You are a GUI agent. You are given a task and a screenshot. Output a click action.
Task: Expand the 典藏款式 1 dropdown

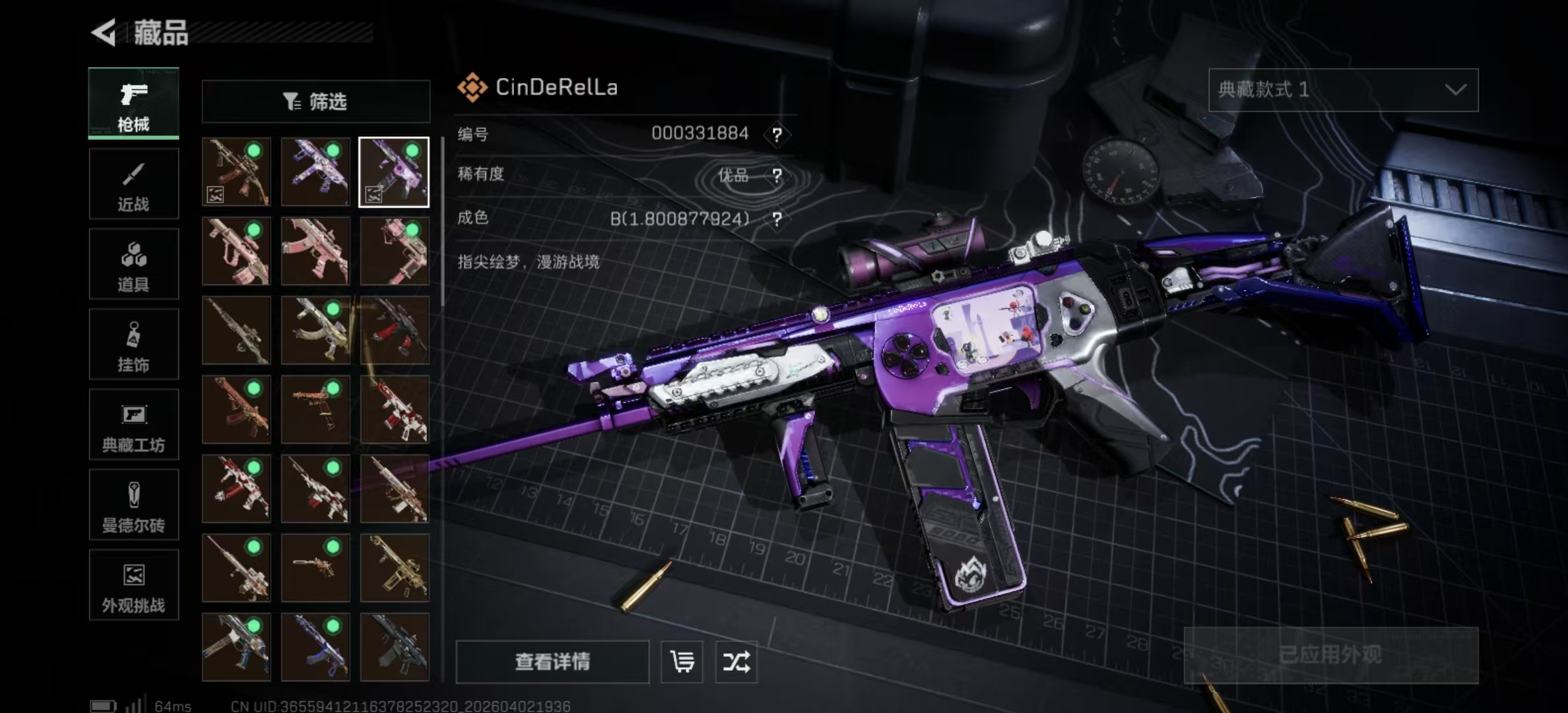[1343, 90]
